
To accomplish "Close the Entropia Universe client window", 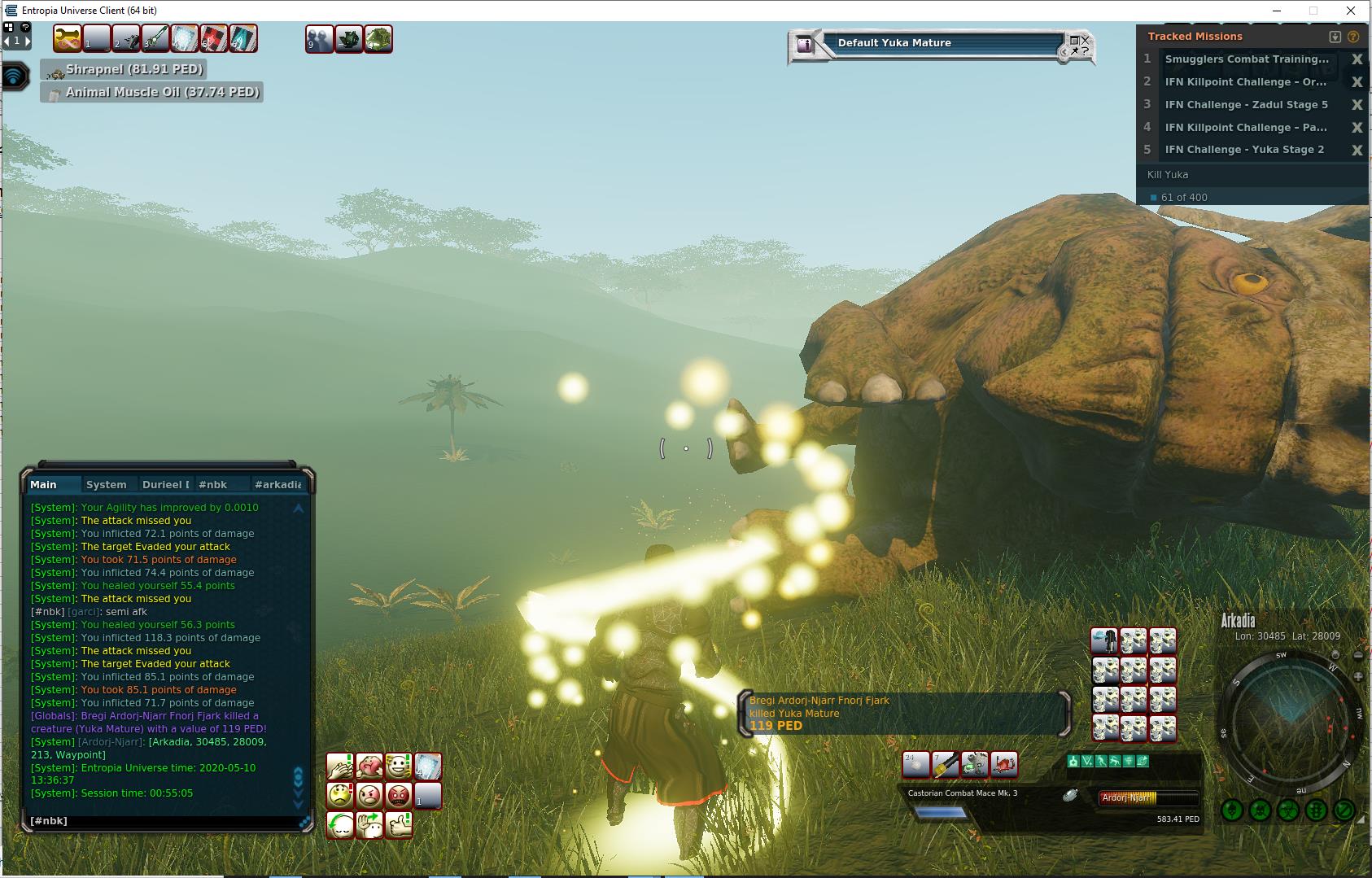I will click(1352, 11).
